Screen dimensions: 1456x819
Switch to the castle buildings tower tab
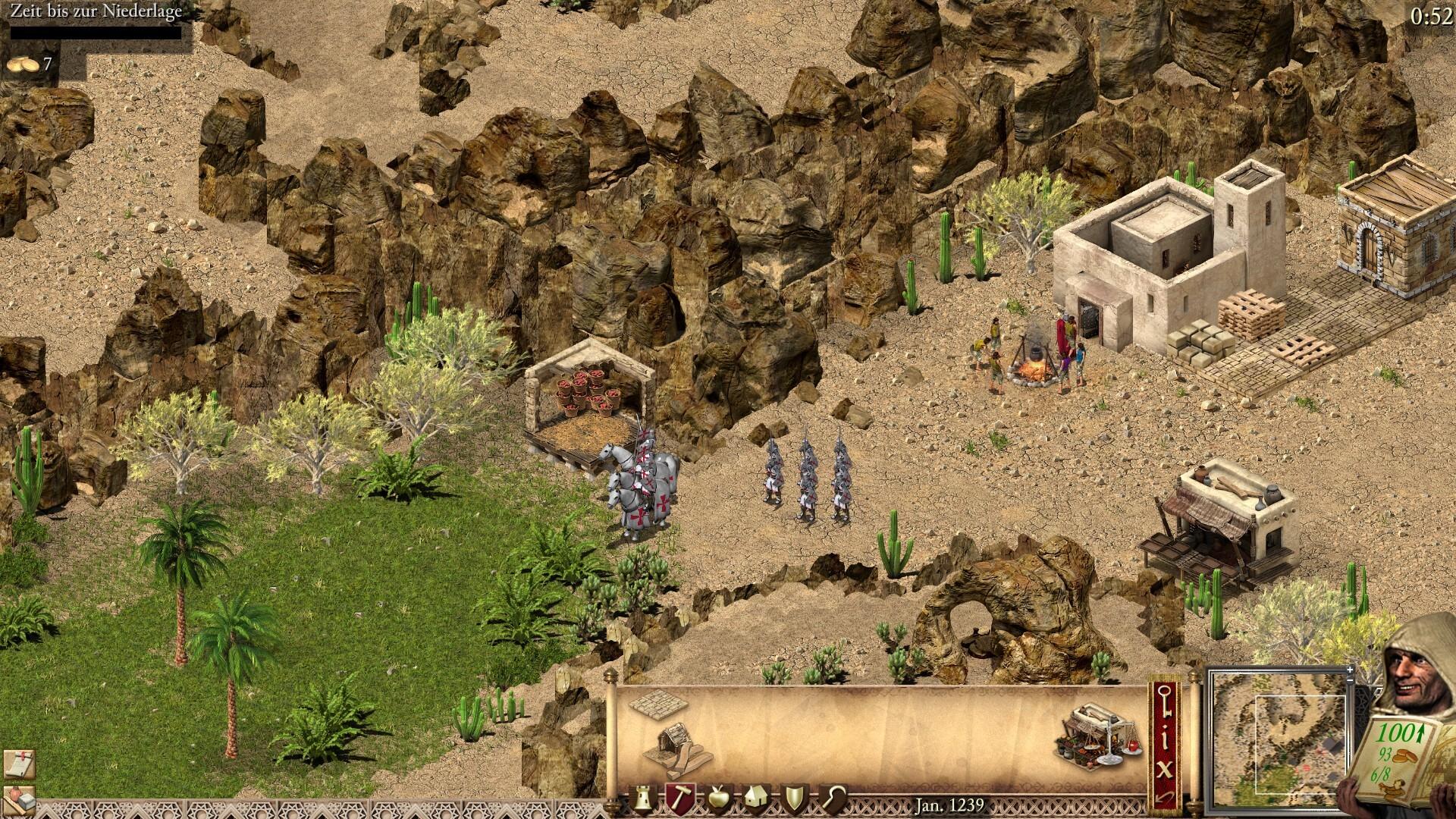(x=643, y=795)
